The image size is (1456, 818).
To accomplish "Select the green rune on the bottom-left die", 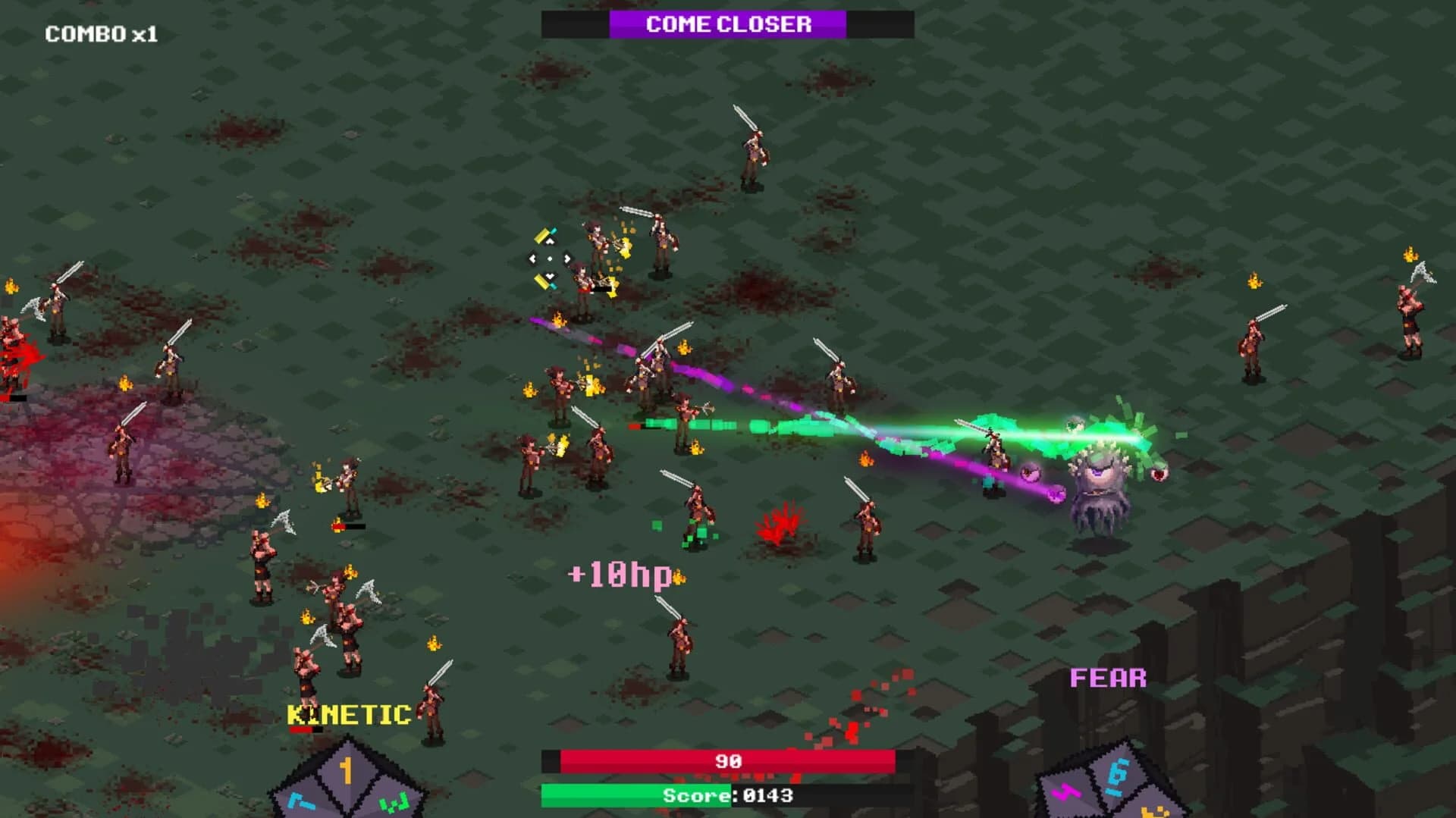I will [x=393, y=801].
